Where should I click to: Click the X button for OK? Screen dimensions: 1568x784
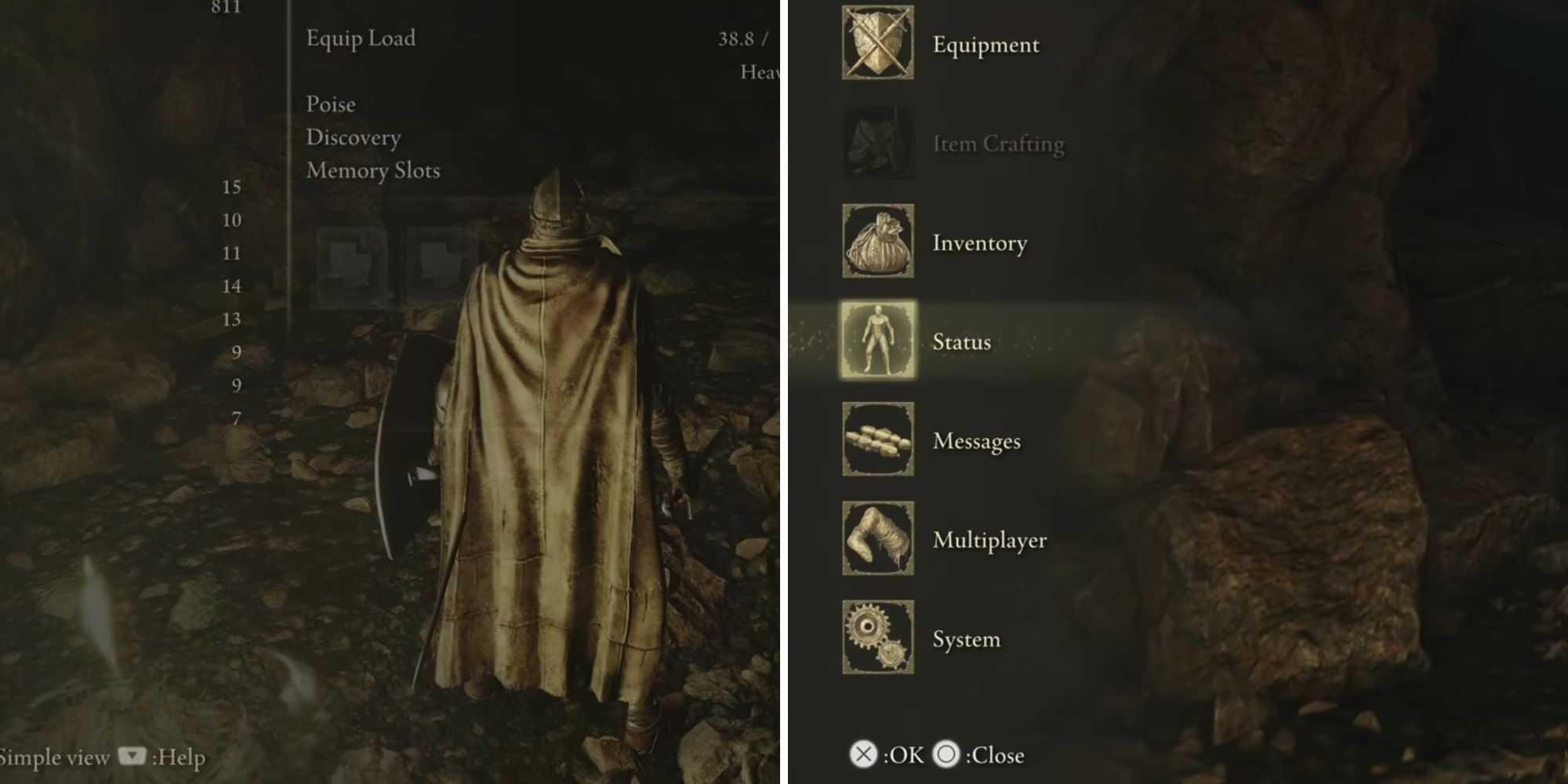862,755
